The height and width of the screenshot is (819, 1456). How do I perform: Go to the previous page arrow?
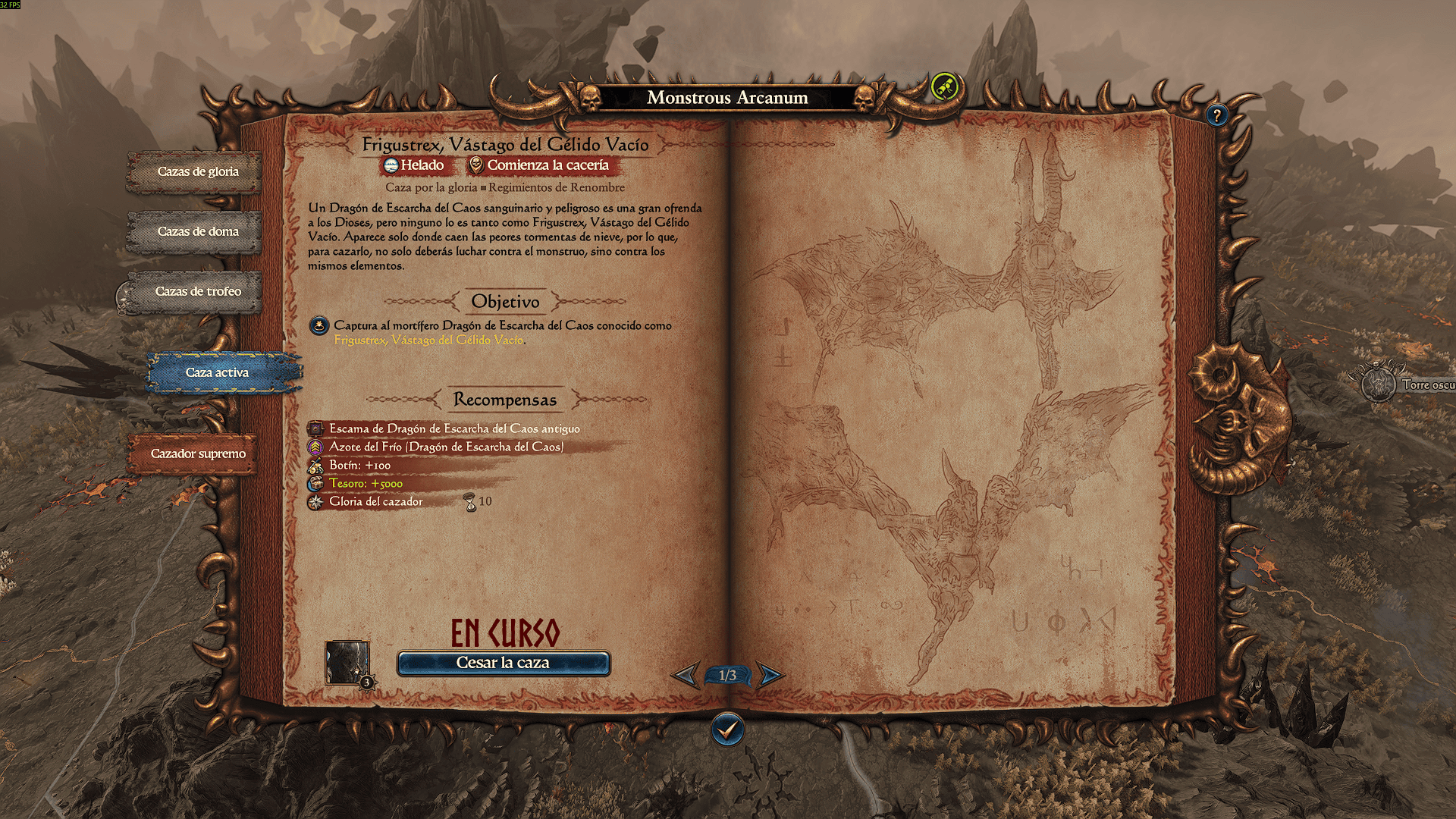click(x=686, y=674)
